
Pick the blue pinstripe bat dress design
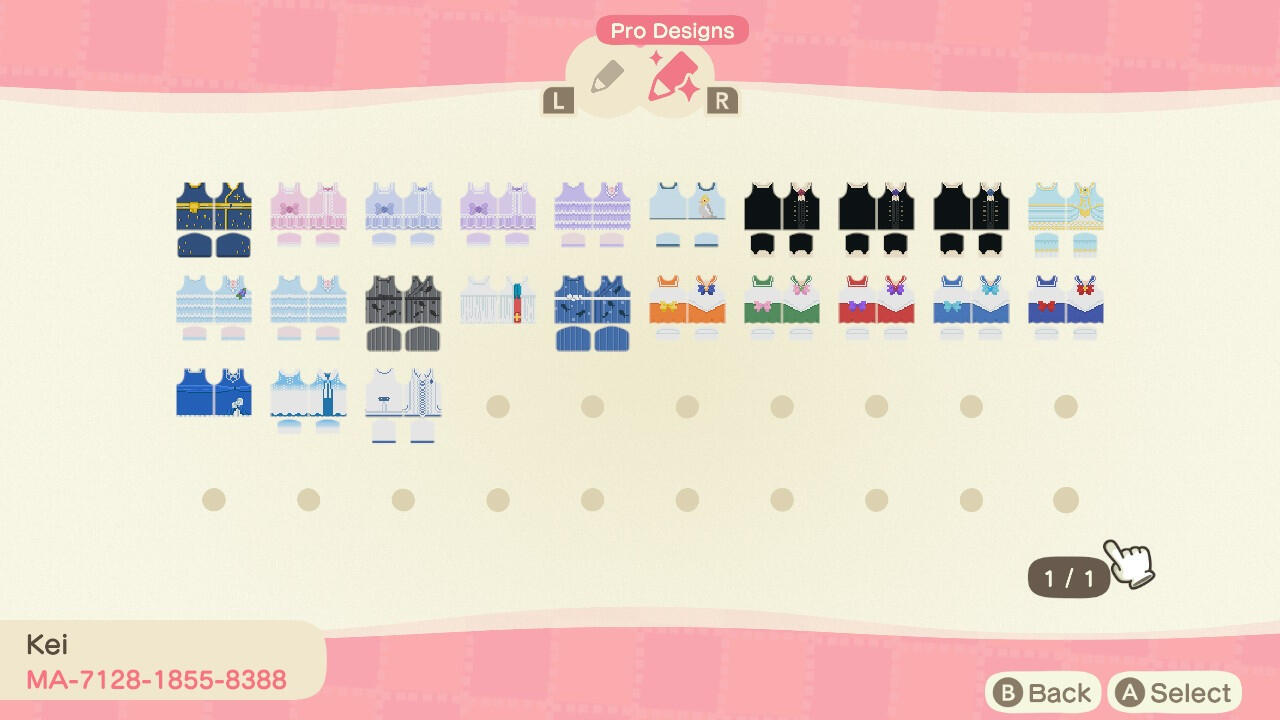592,312
